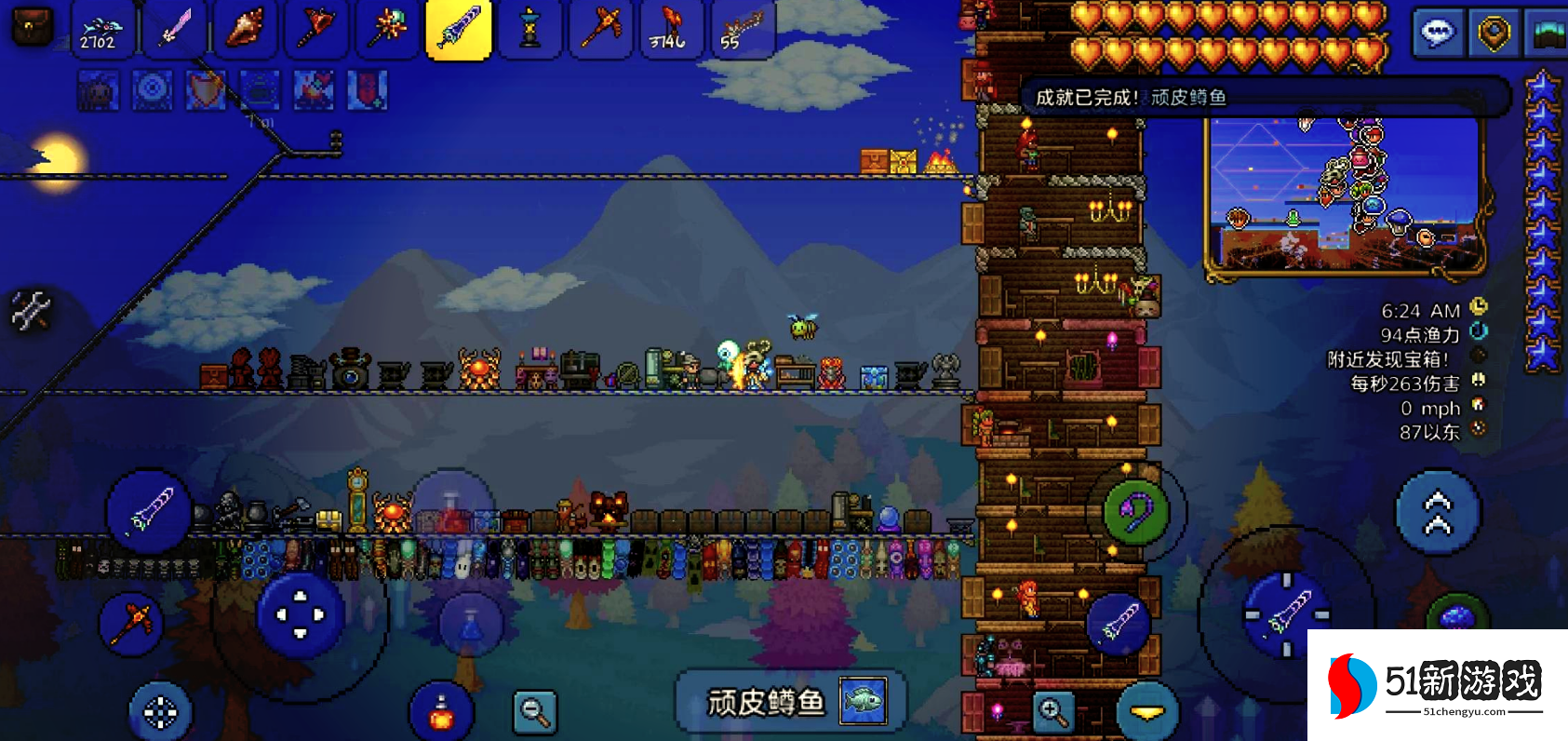
Task: Fire the green grappling hook button
Action: [1136, 511]
